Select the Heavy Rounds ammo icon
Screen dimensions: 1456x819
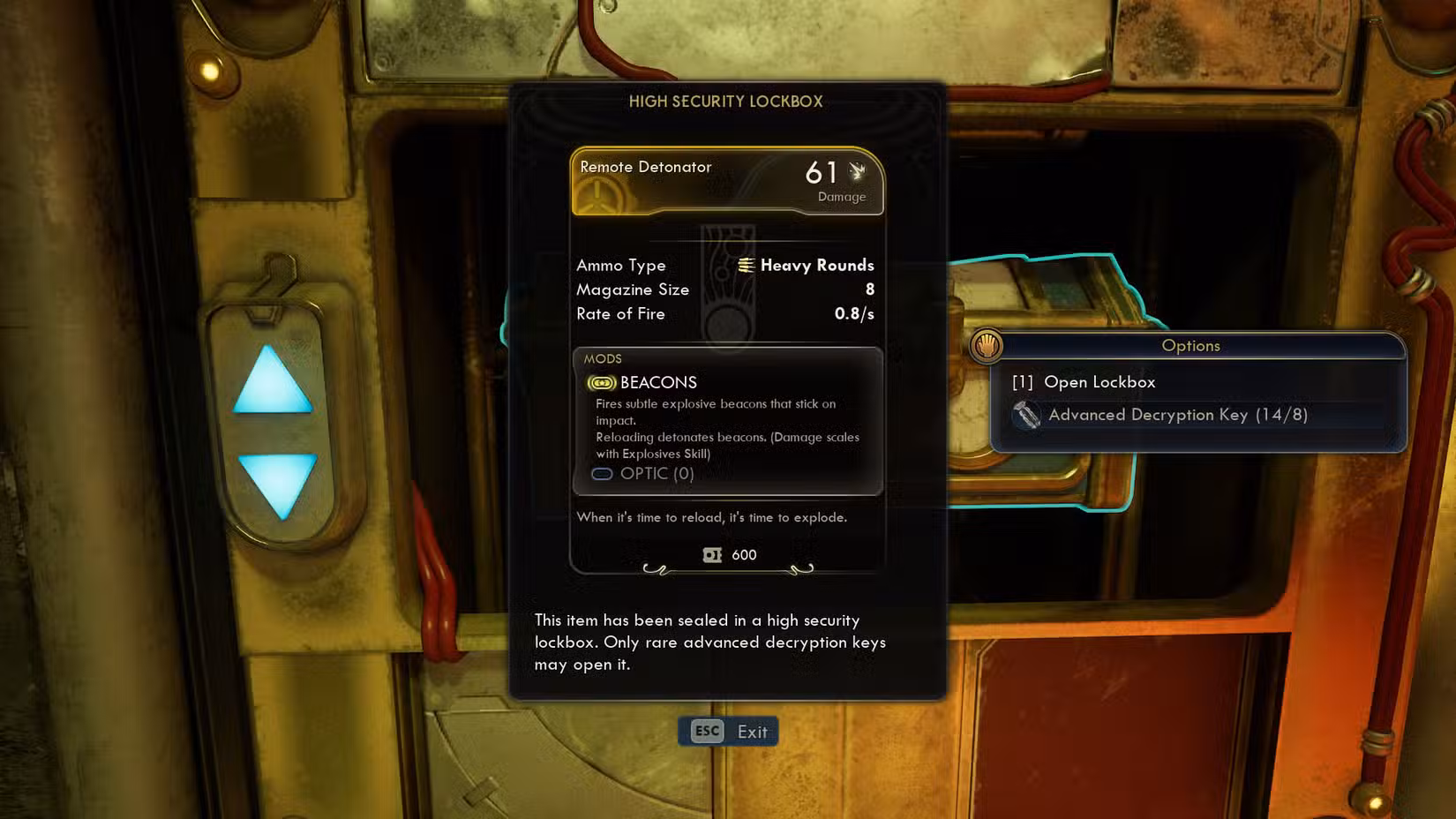747,265
